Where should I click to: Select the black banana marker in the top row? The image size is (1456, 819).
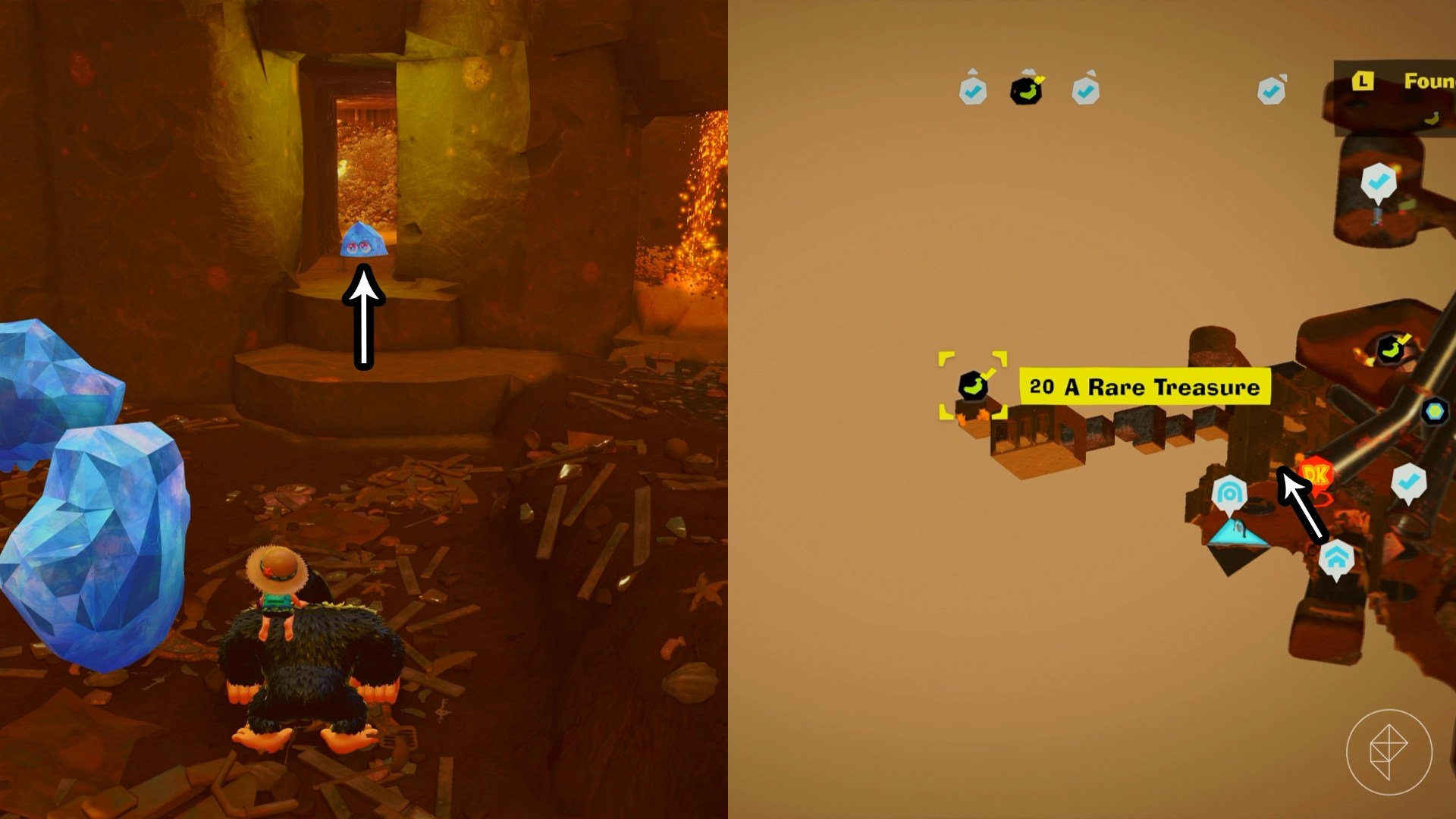coord(1027,90)
